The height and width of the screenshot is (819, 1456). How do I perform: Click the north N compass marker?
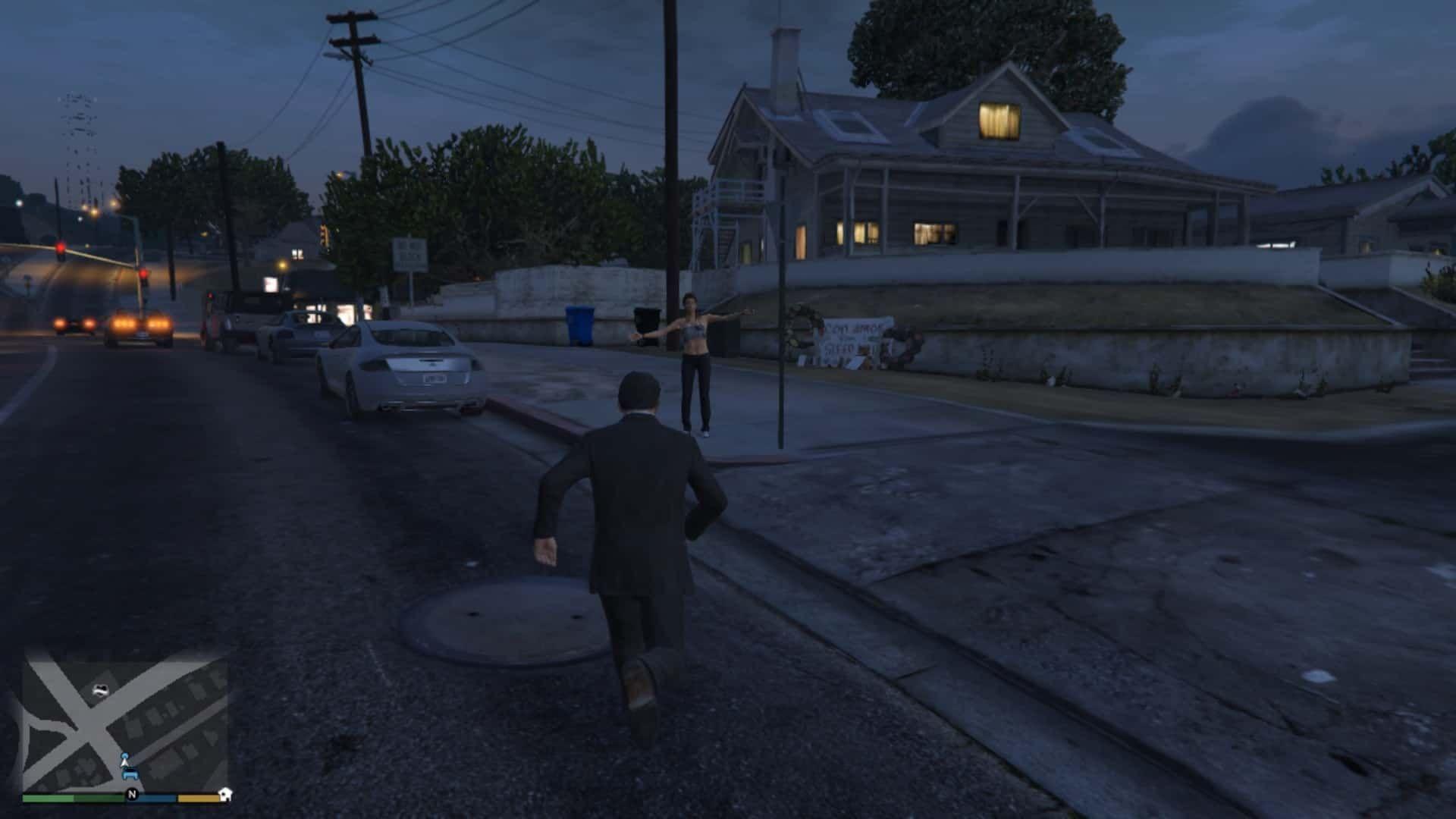pyautogui.click(x=132, y=794)
